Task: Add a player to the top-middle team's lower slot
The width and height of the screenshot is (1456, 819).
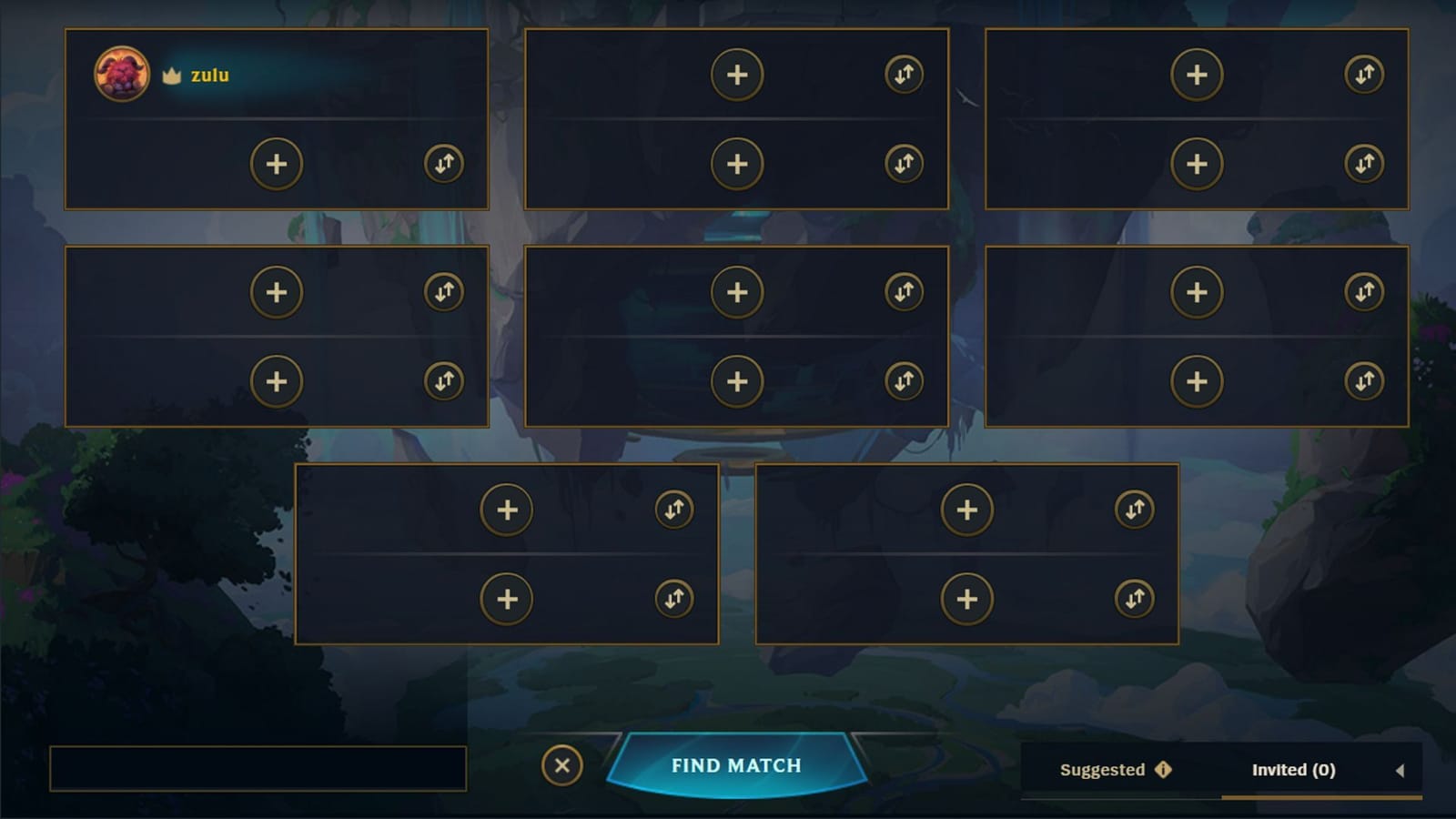Action: pos(738,164)
